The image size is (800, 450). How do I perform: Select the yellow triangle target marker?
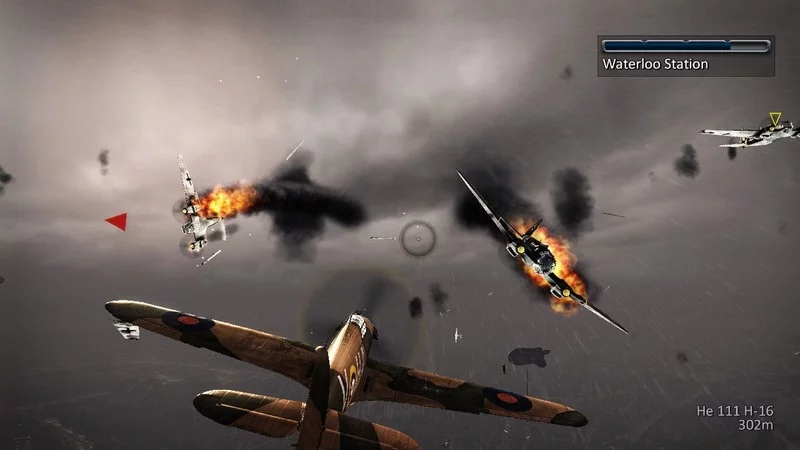click(774, 119)
